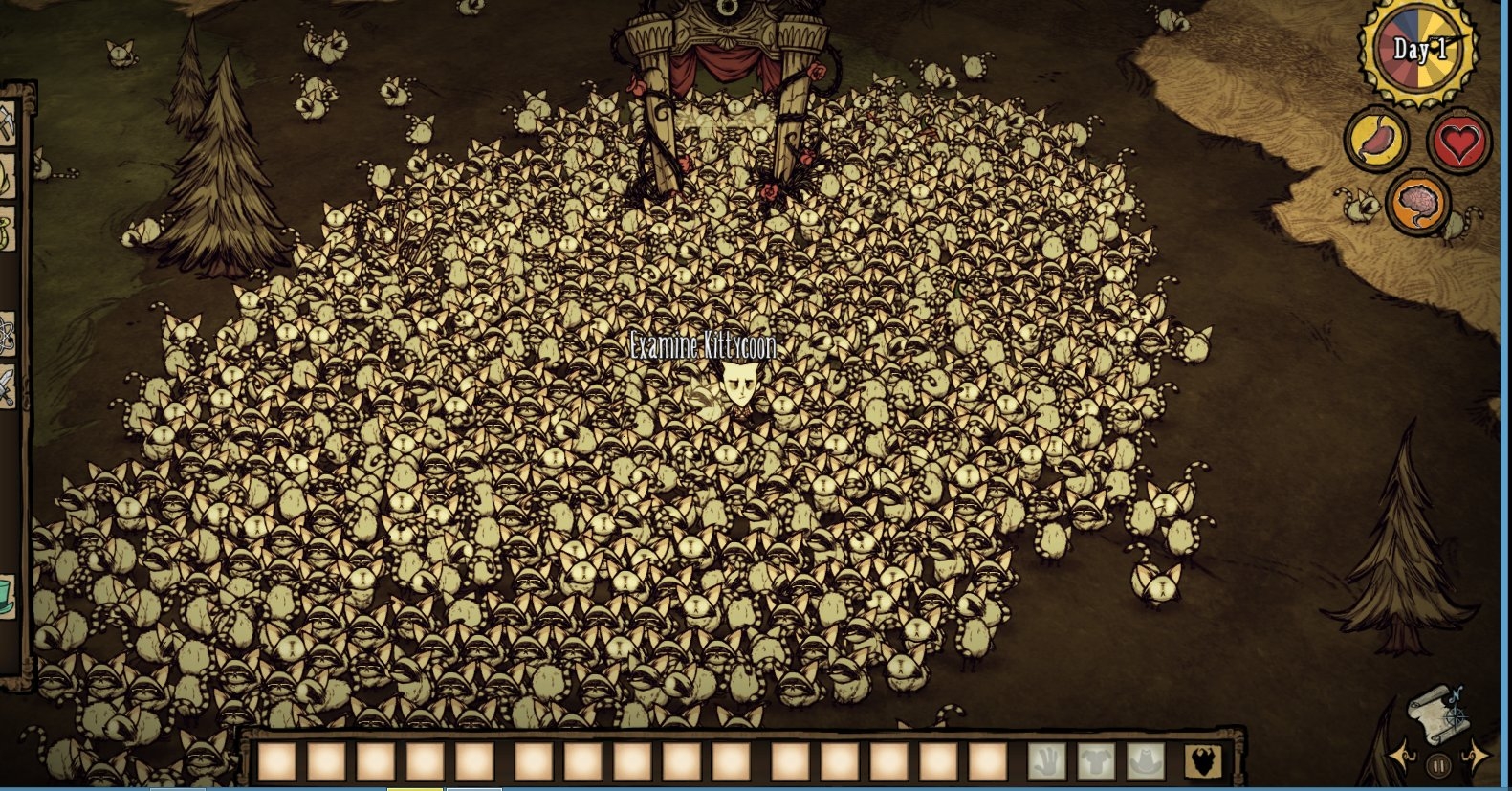Pause the game
Image resolution: width=1512 pixels, height=791 pixels.
(x=1438, y=765)
